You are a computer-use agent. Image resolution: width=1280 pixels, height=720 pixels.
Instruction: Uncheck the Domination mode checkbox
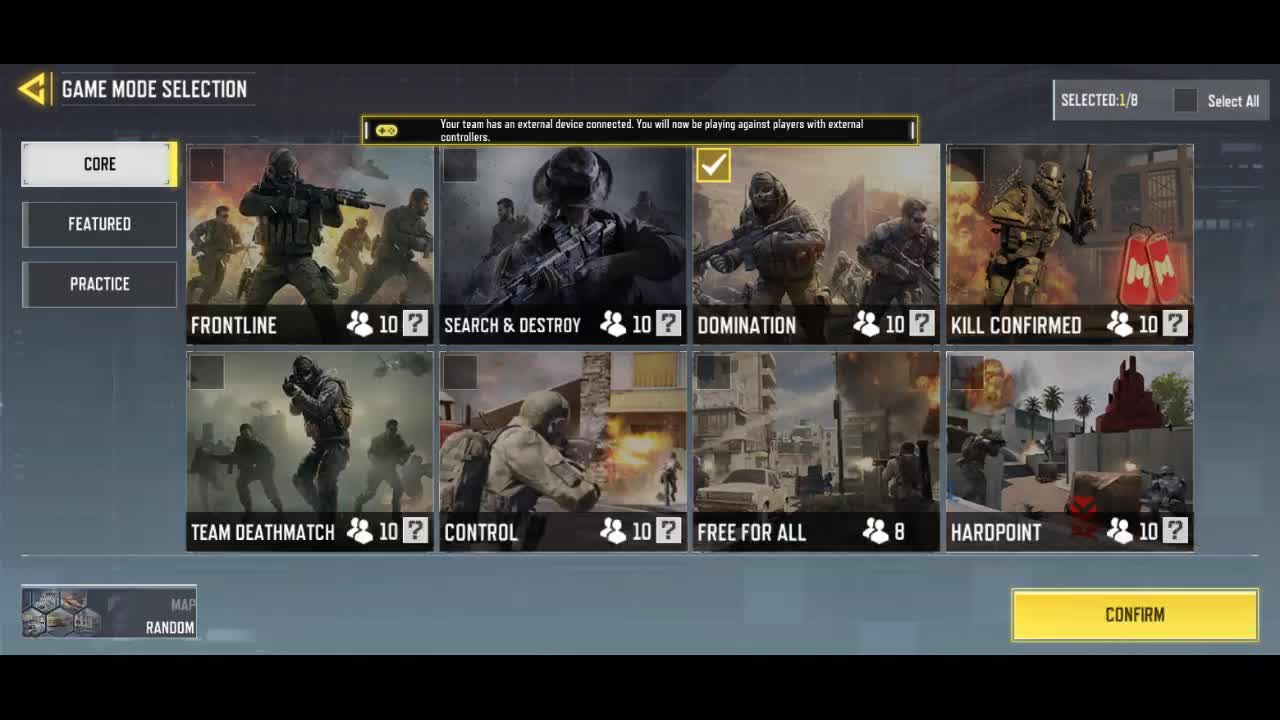713,165
